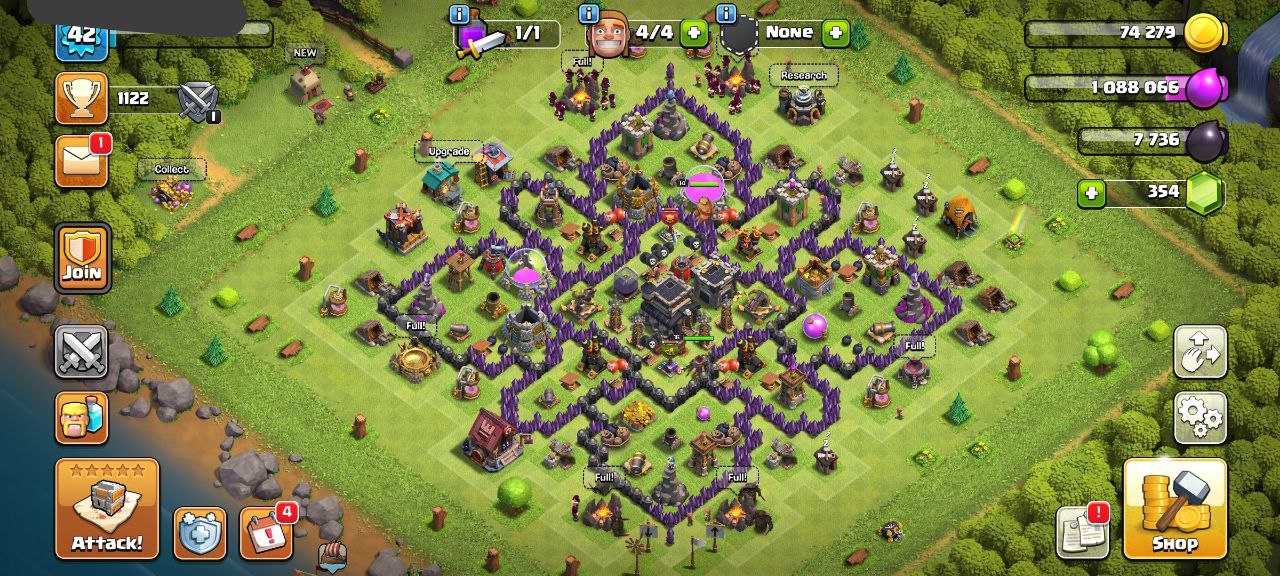
Task: Open the barbarian army training button
Action: pos(82,417)
